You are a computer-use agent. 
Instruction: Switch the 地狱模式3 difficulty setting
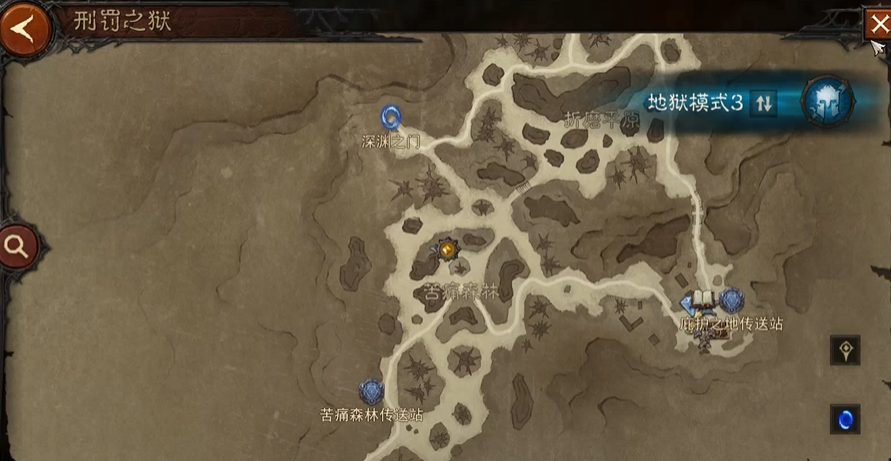[764, 103]
